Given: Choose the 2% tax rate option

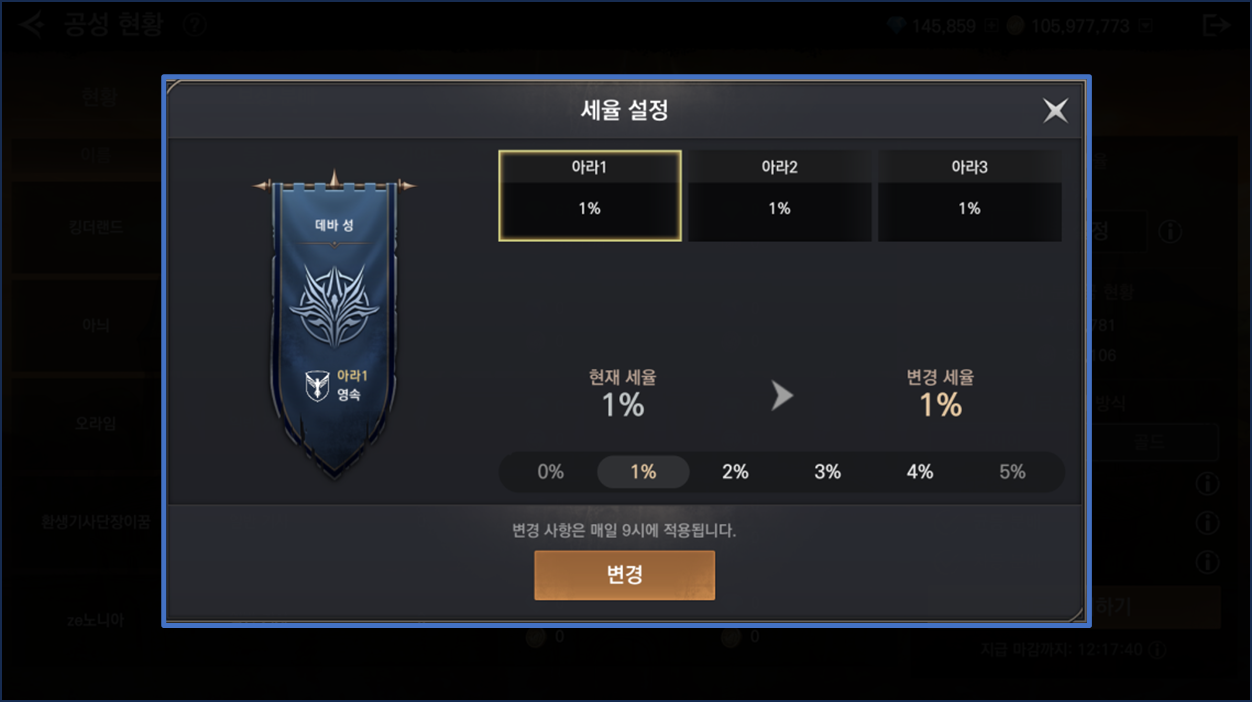Looking at the screenshot, I should tap(735, 472).
